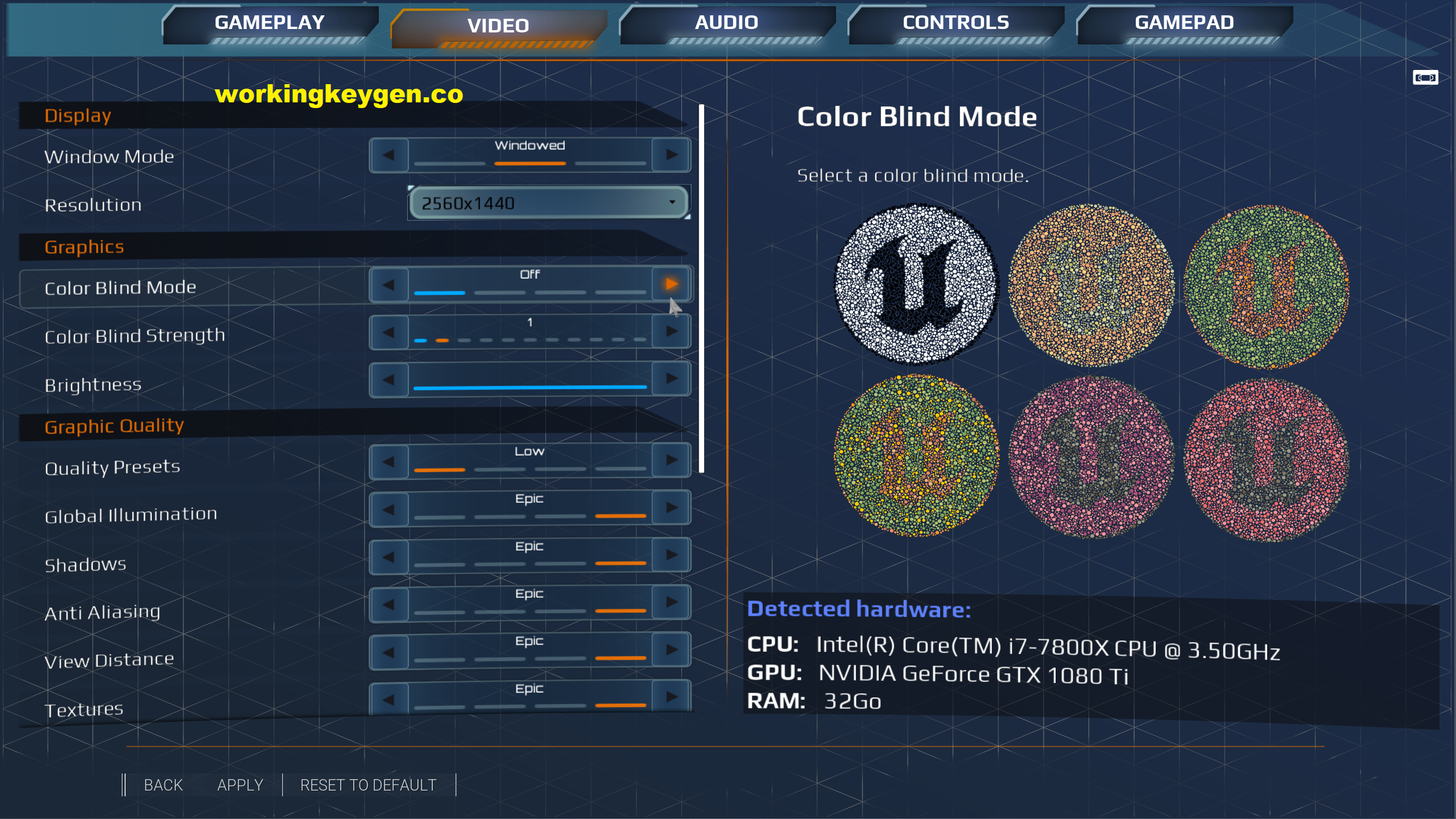Click the Brightness slider bar
Screen dimensions: 1456x819
click(x=530, y=387)
